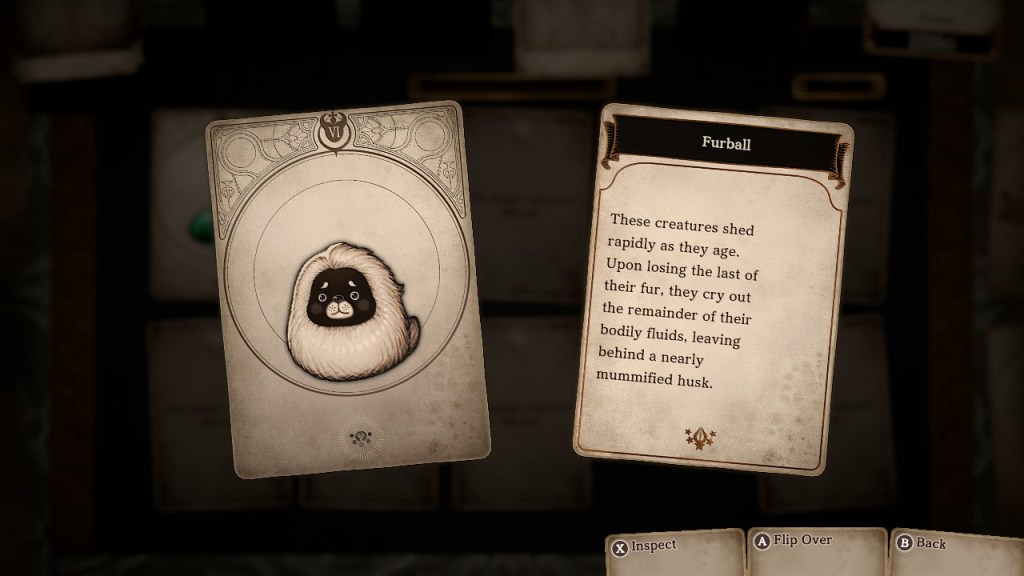Click the Furball description card

pyautogui.click(x=712, y=290)
